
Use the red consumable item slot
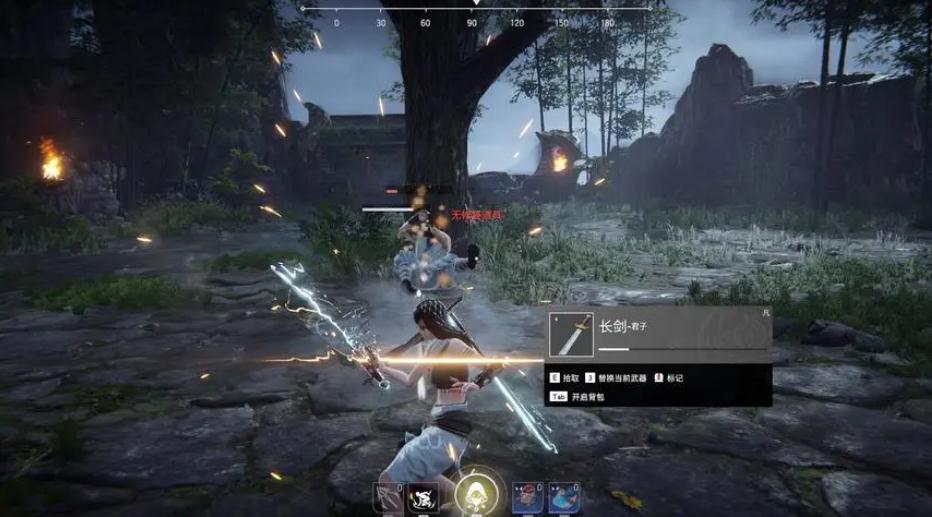pyautogui.click(x=527, y=499)
